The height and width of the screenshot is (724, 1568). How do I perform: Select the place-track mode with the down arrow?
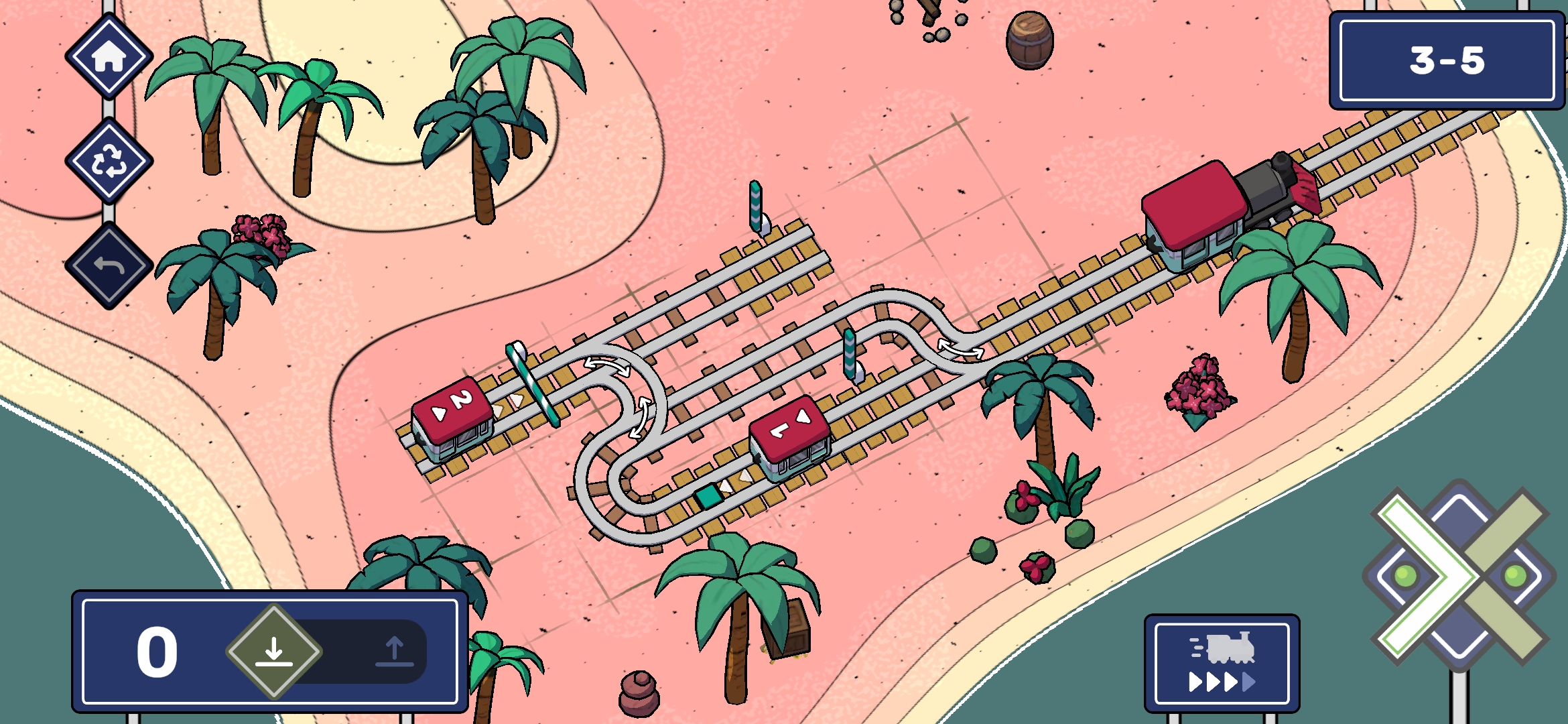coord(273,652)
